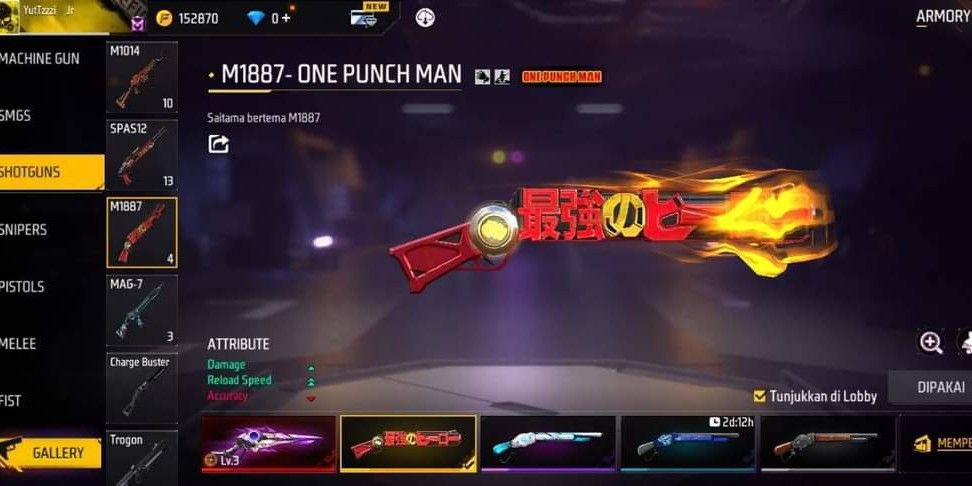The height and width of the screenshot is (486, 972).
Task: Pick the Charge Buster weapon tile
Action: 142,386
